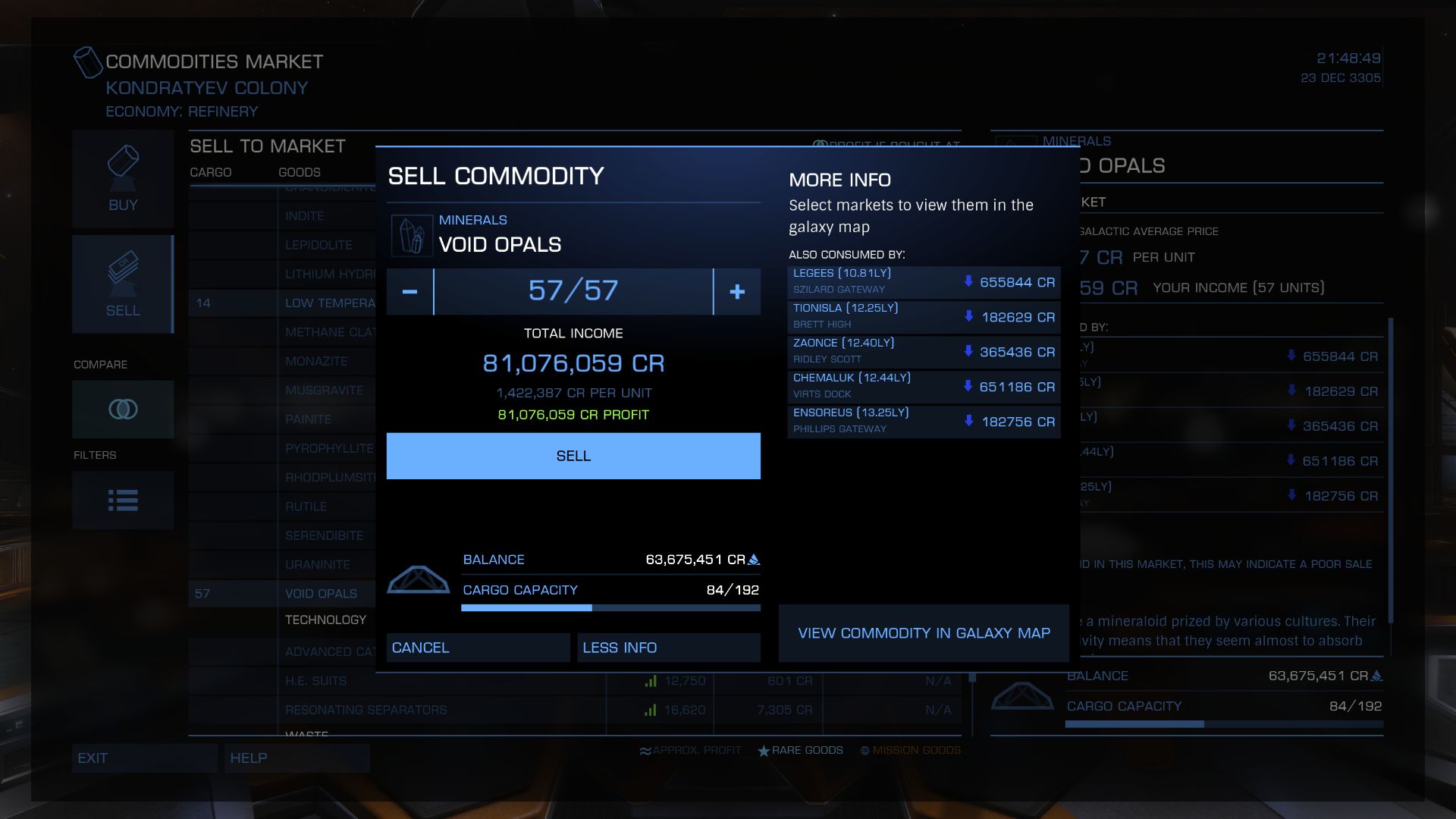Click the rare goods star icon in legend

click(x=762, y=750)
